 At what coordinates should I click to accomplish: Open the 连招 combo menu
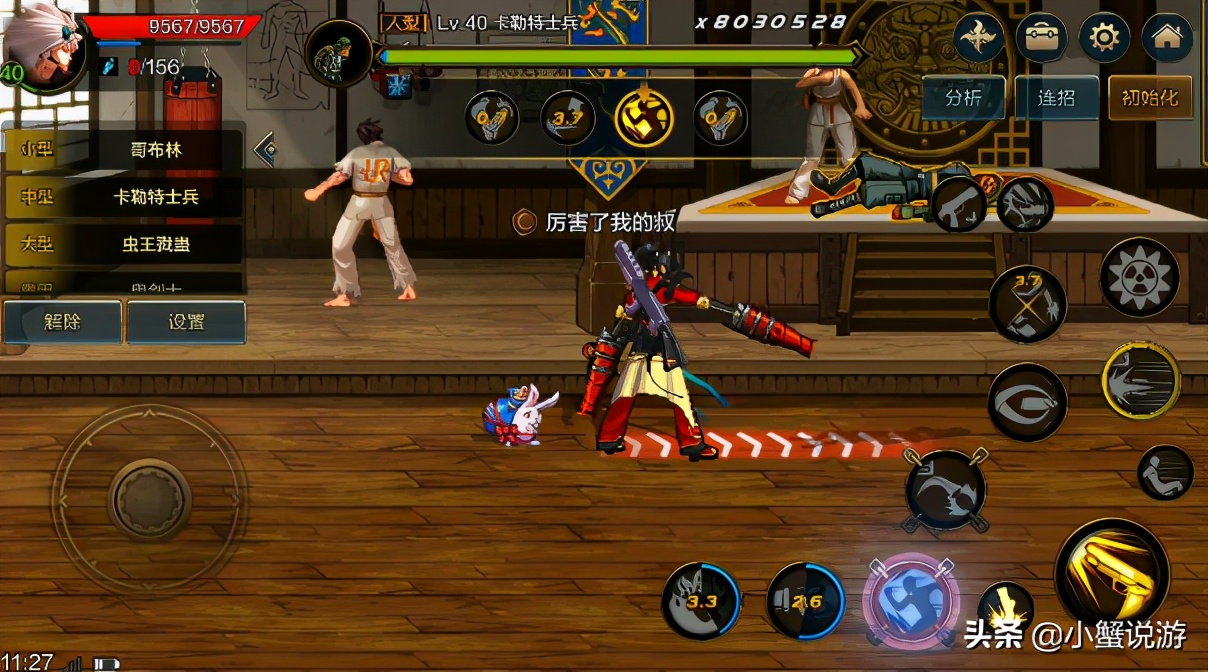1056,98
